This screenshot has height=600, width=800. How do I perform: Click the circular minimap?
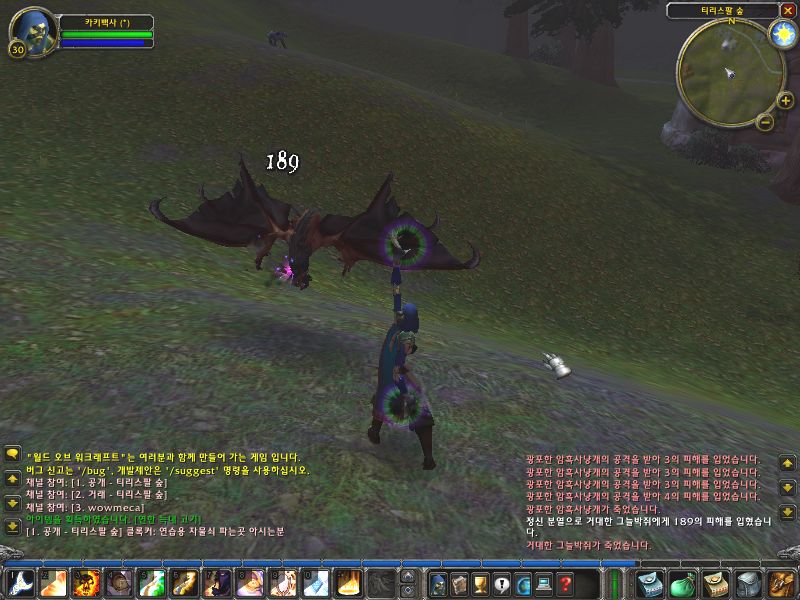(730, 68)
